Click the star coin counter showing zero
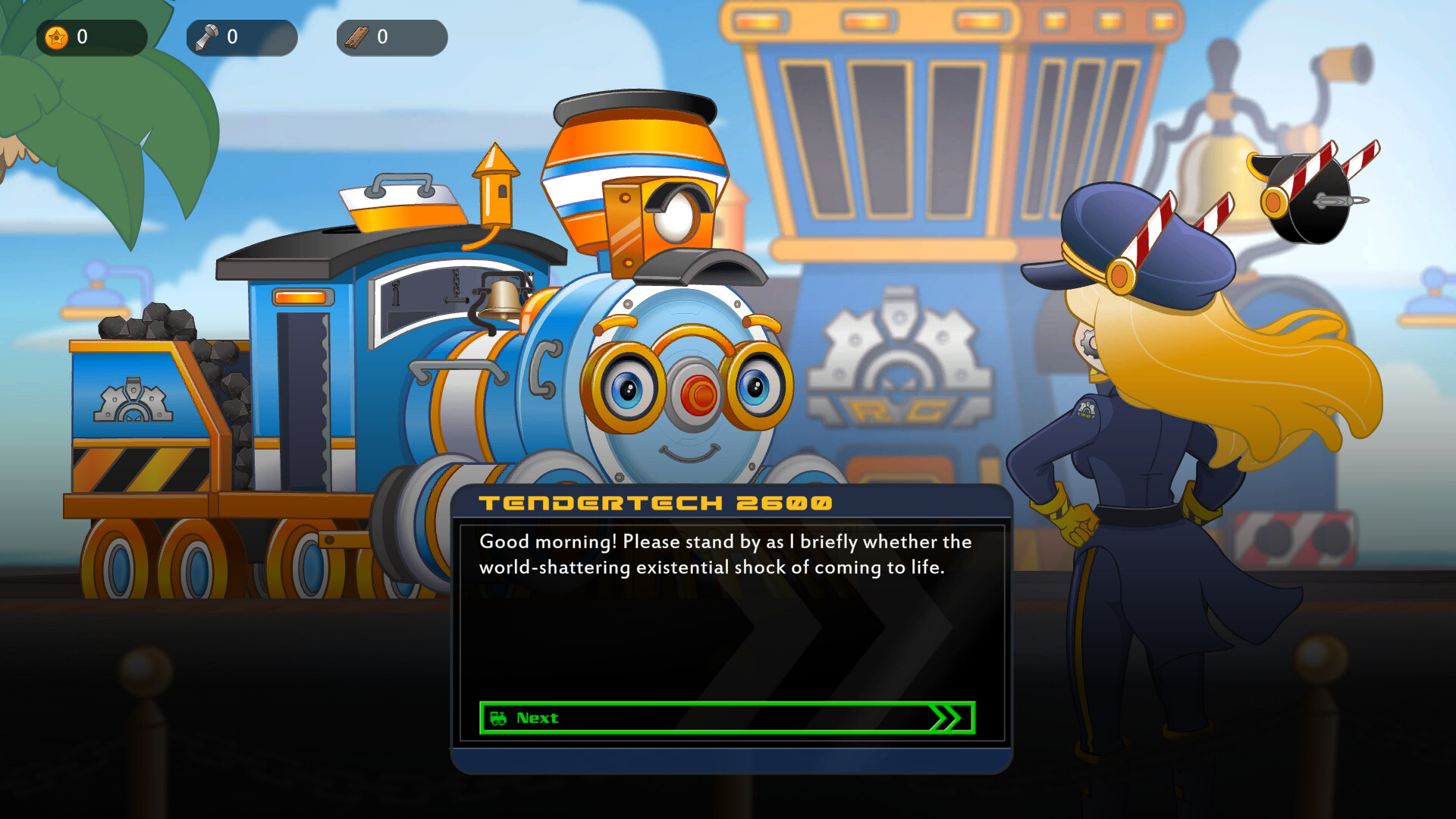Viewport: 1456px width, 819px height. (83, 34)
